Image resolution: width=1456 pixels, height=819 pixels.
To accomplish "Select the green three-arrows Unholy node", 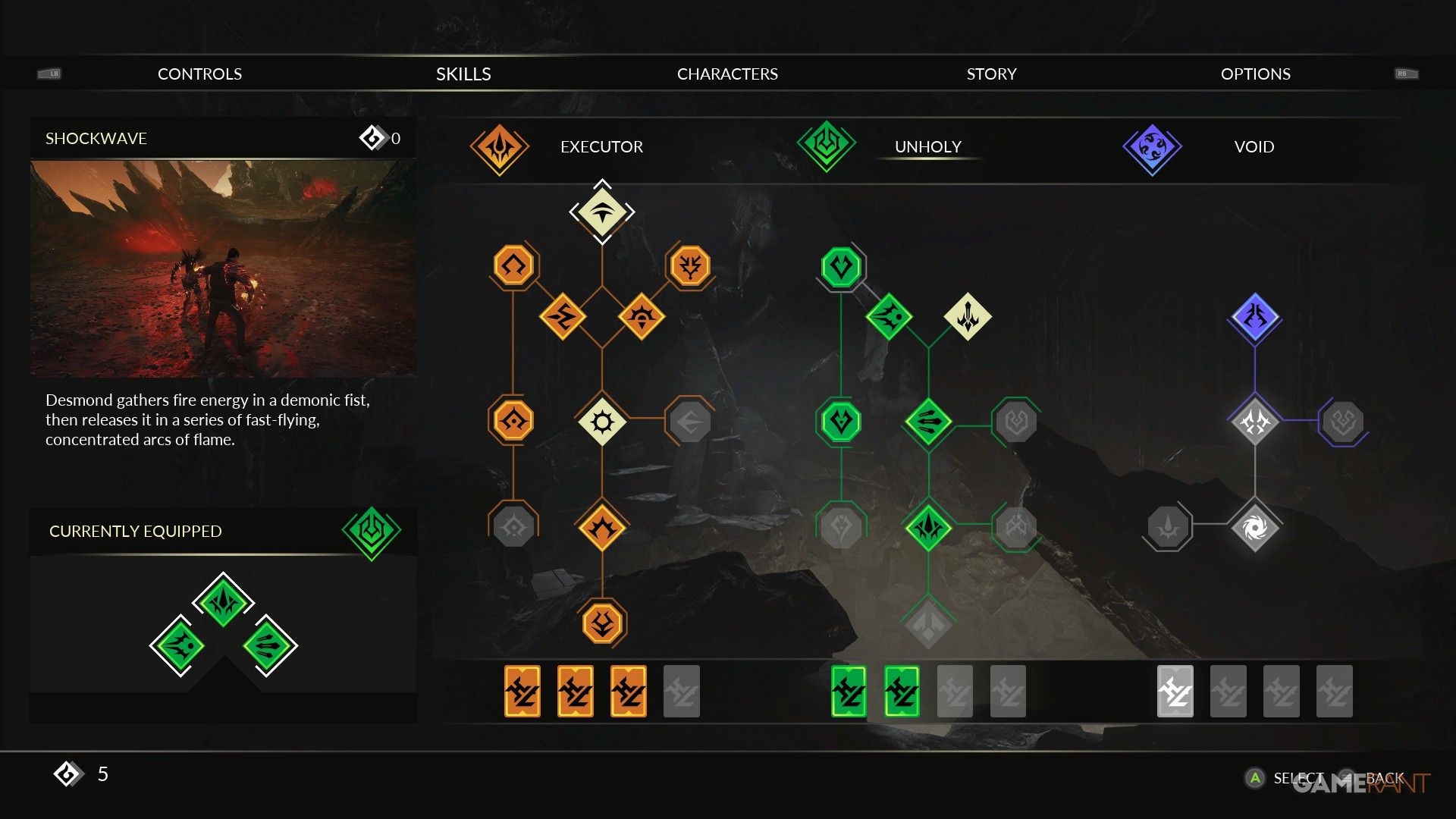I will [928, 422].
